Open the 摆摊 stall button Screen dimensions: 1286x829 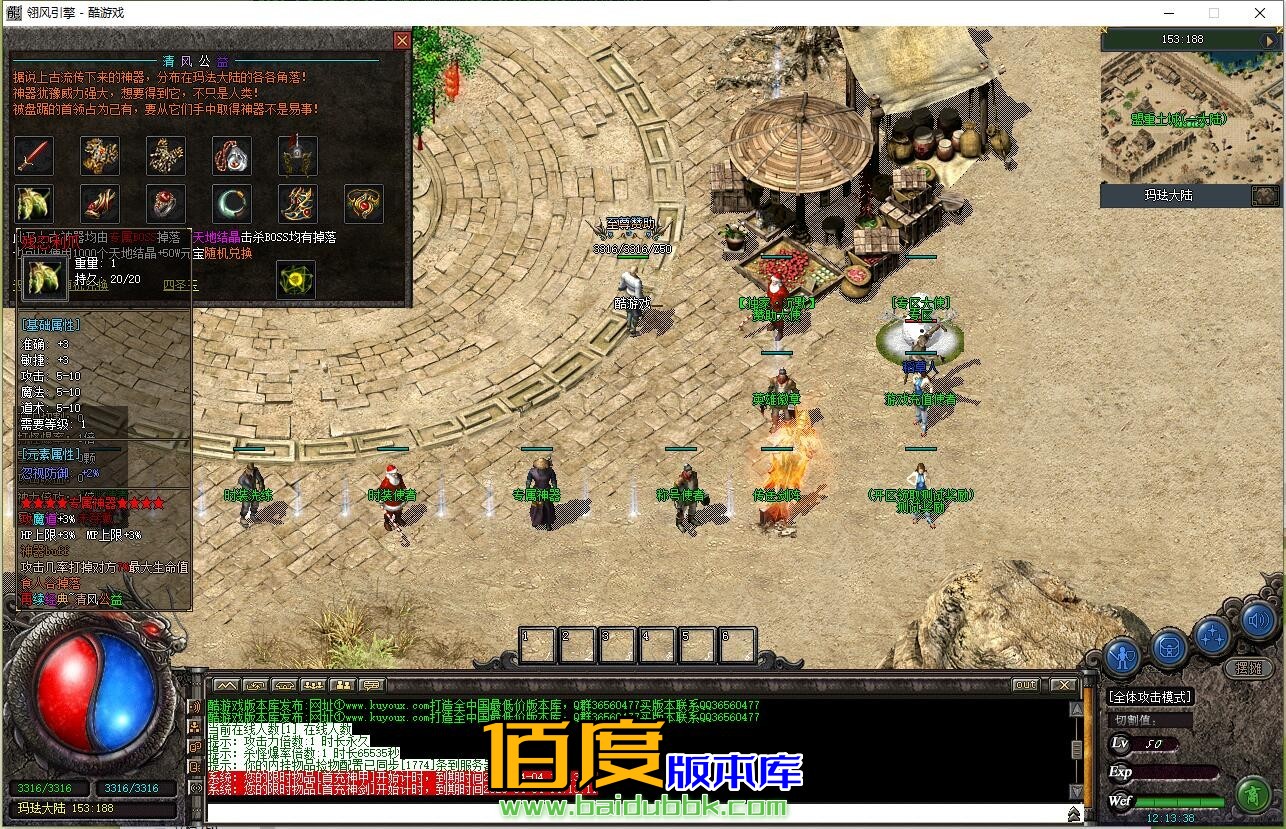[x=1248, y=668]
